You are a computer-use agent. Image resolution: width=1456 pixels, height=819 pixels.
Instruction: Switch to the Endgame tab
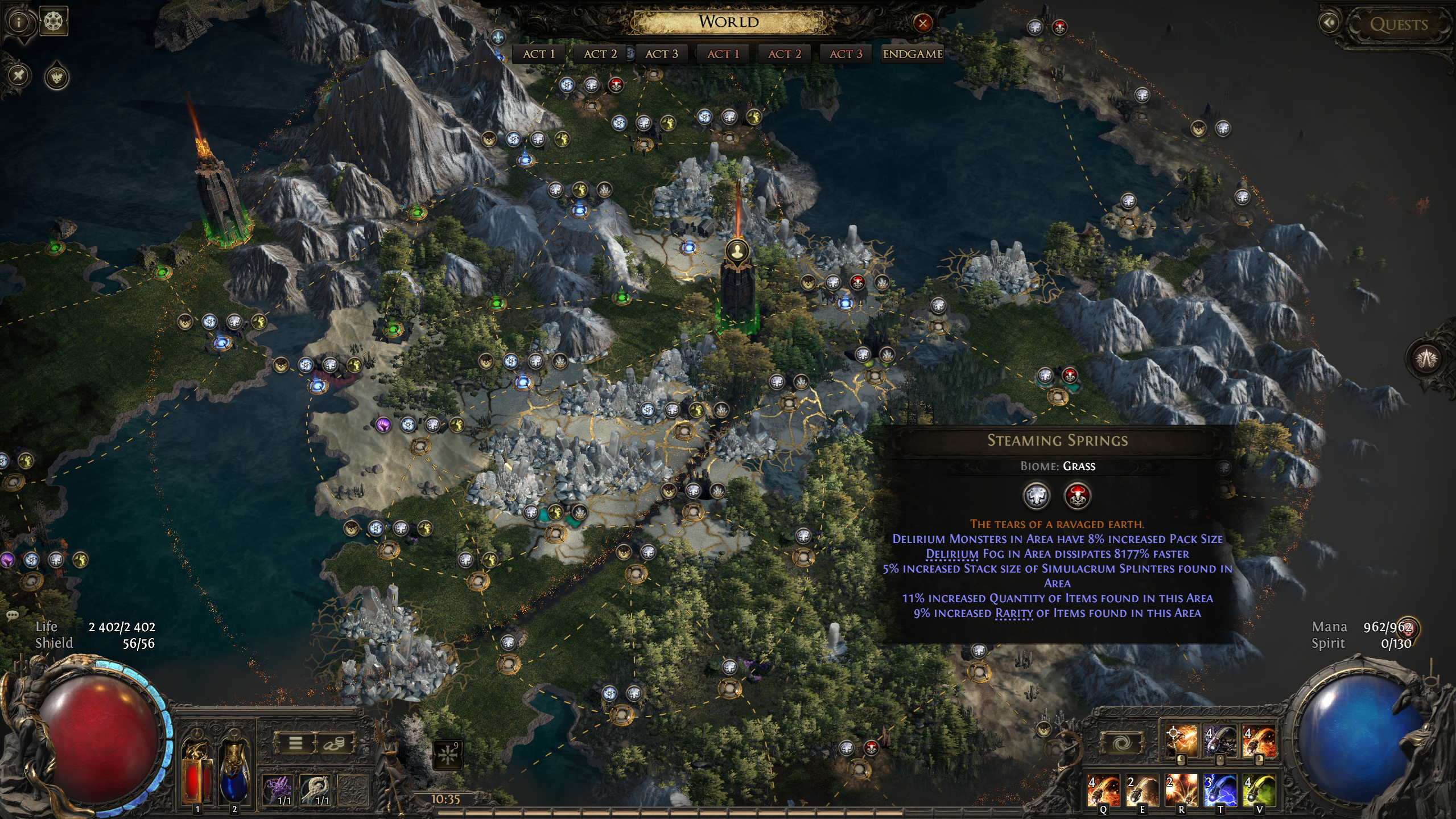pyautogui.click(x=913, y=54)
